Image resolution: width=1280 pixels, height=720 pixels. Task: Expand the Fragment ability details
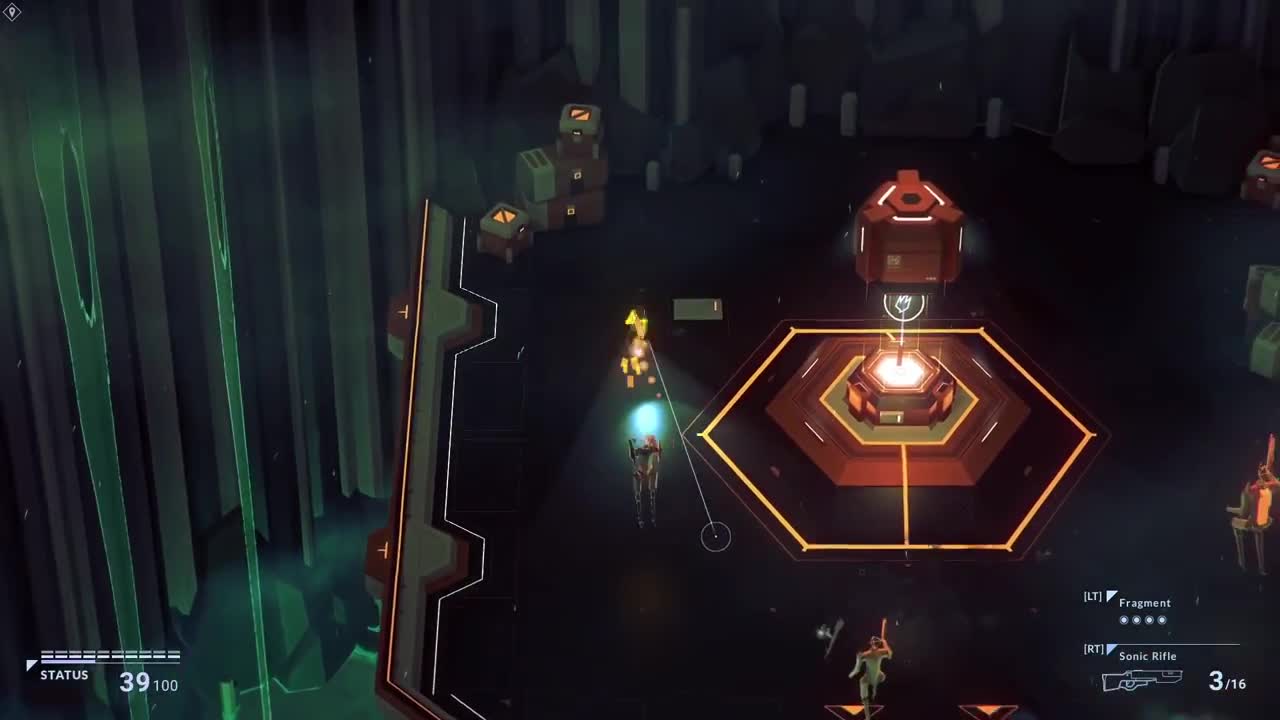[1146, 603]
